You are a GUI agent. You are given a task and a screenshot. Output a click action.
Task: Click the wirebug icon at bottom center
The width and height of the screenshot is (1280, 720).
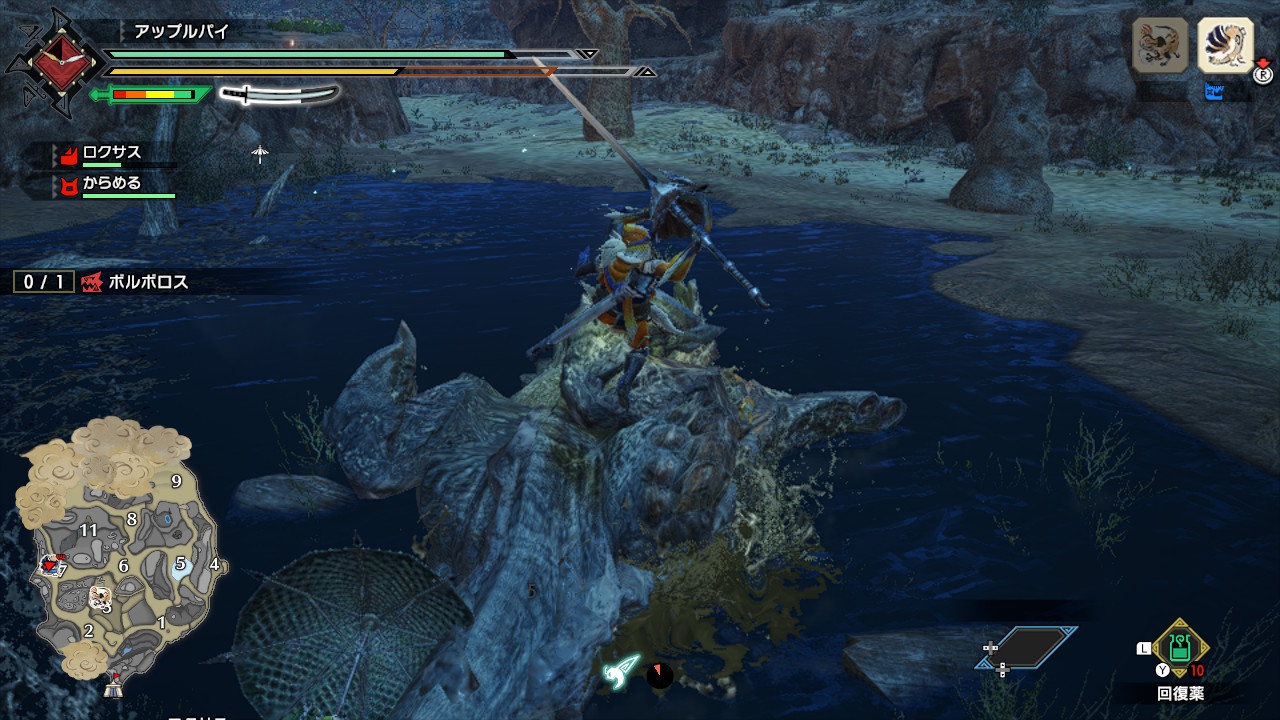pos(621,672)
